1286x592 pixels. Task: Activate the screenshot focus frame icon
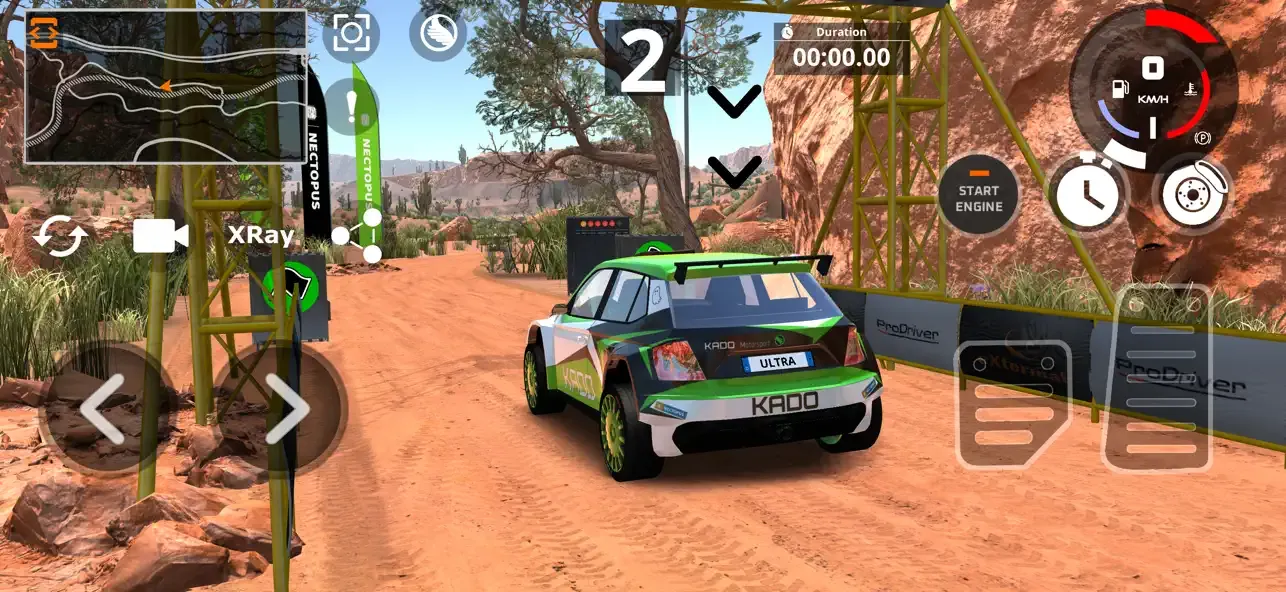coord(351,34)
